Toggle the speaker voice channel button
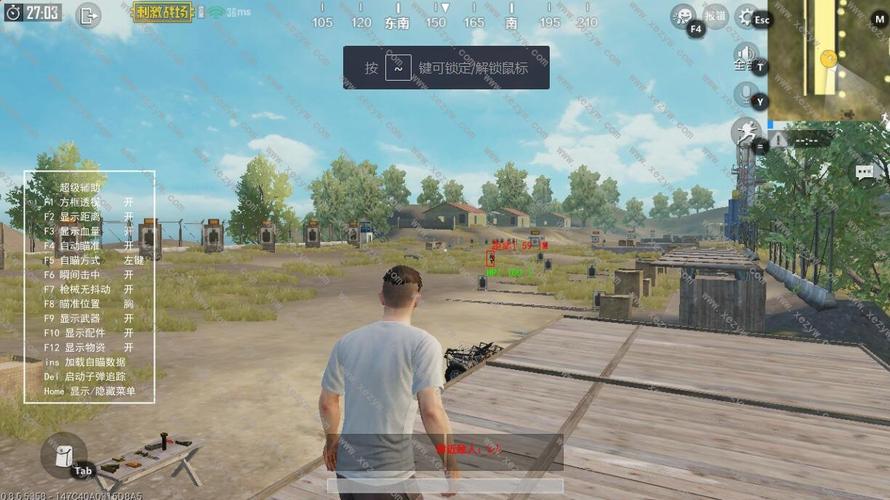Image resolution: width=890 pixels, height=500 pixels. click(745, 54)
